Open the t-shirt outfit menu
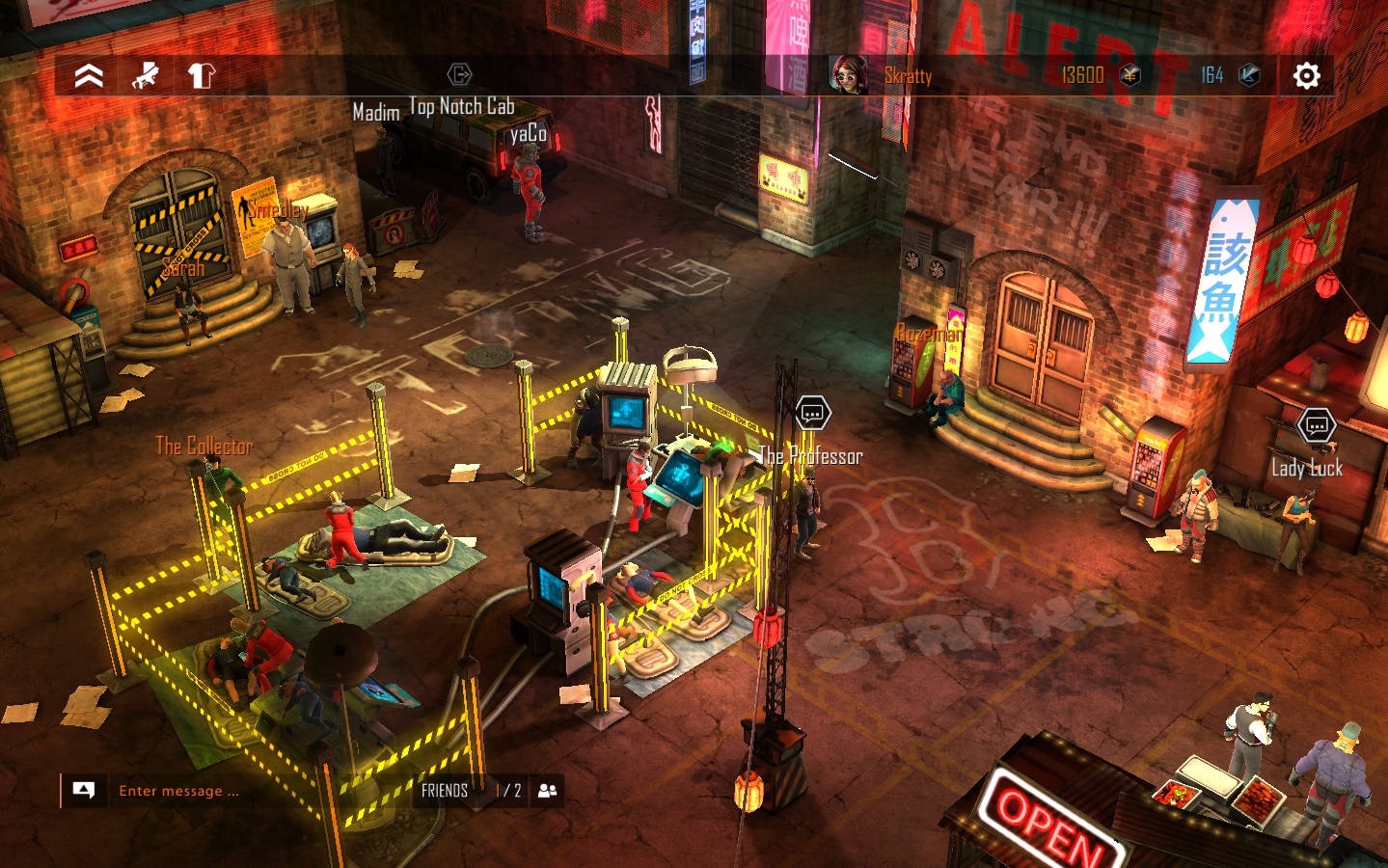The height and width of the screenshot is (868, 1388). 201,75
